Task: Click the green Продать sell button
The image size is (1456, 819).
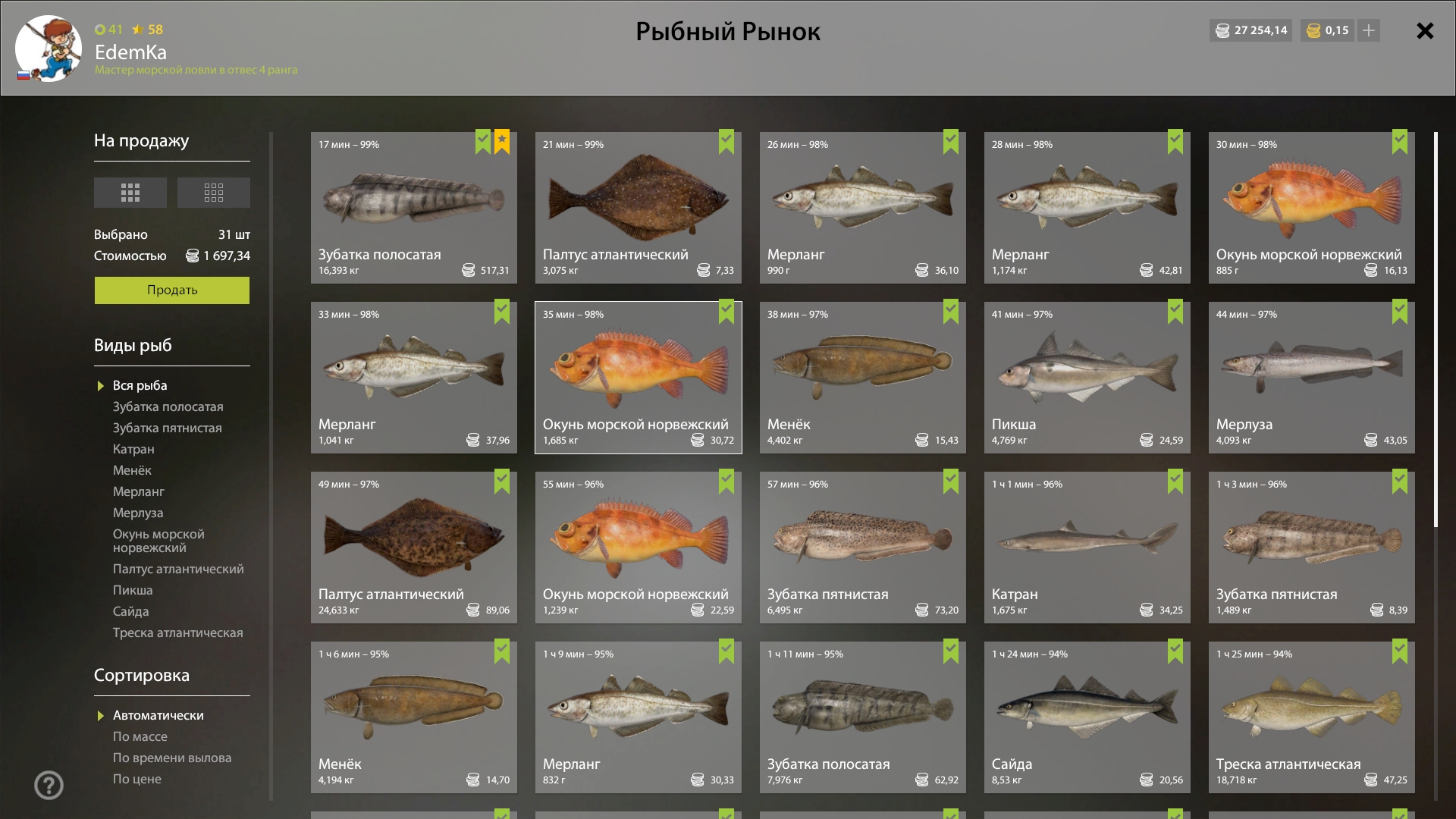Action: tap(171, 290)
